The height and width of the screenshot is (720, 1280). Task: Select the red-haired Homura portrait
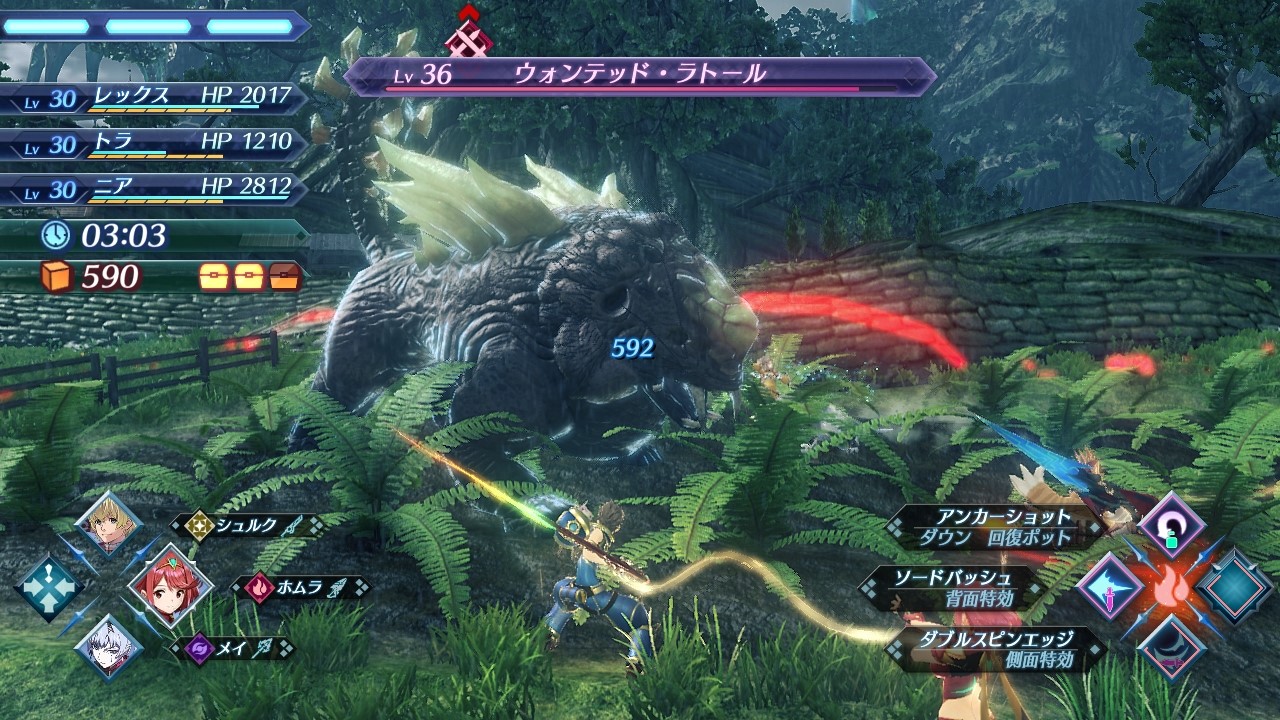pos(170,586)
